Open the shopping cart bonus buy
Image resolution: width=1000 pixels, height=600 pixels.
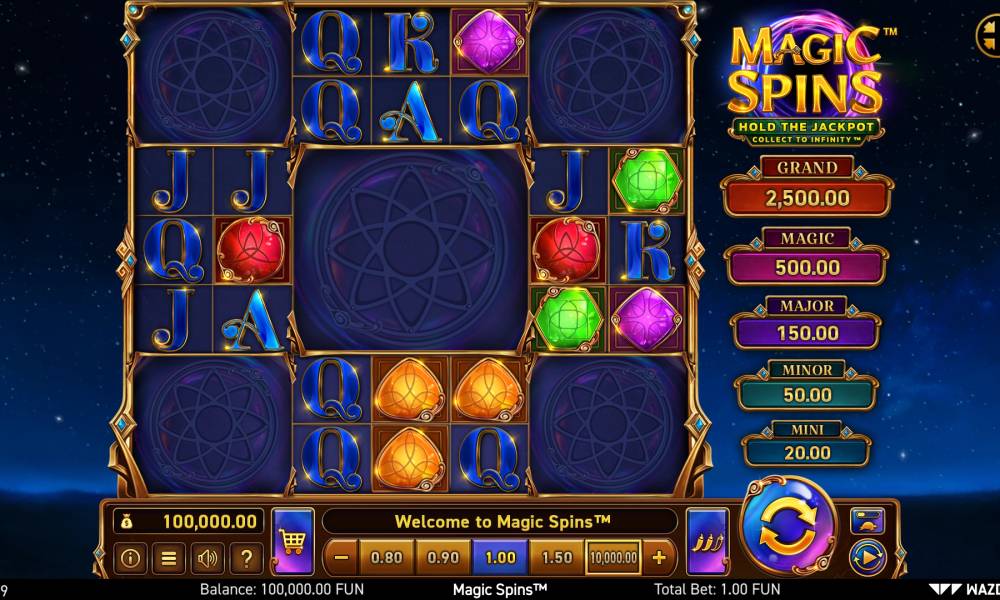(x=292, y=542)
